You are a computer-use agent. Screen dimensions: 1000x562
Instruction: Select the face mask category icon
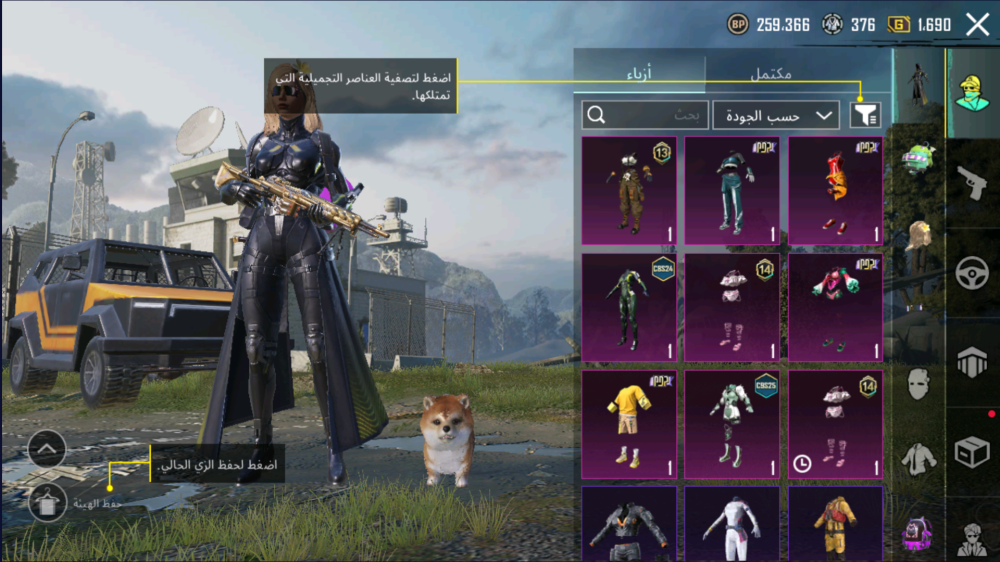(918, 383)
